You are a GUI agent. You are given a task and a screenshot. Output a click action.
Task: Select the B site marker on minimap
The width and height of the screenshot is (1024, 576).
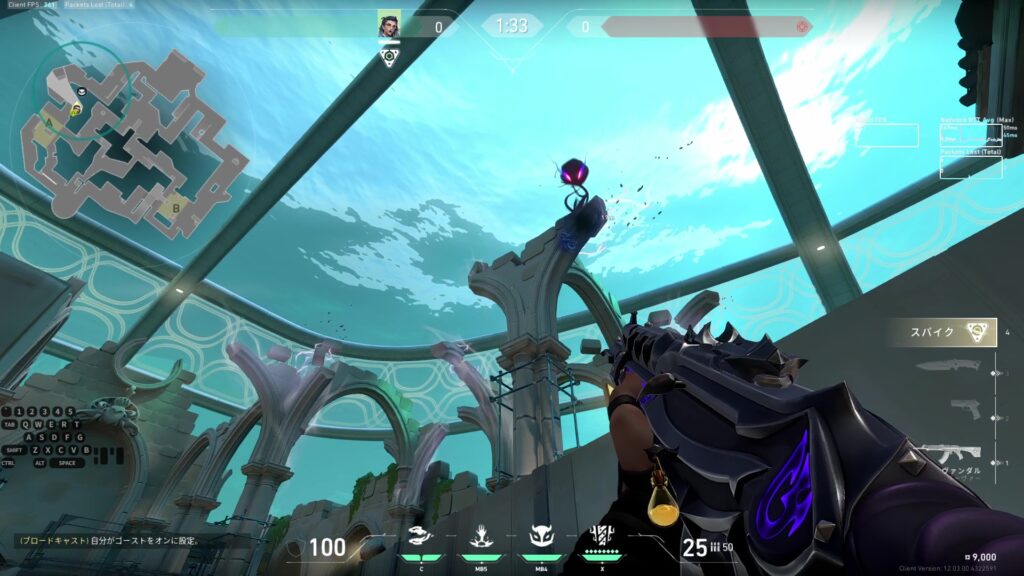[176, 208]
